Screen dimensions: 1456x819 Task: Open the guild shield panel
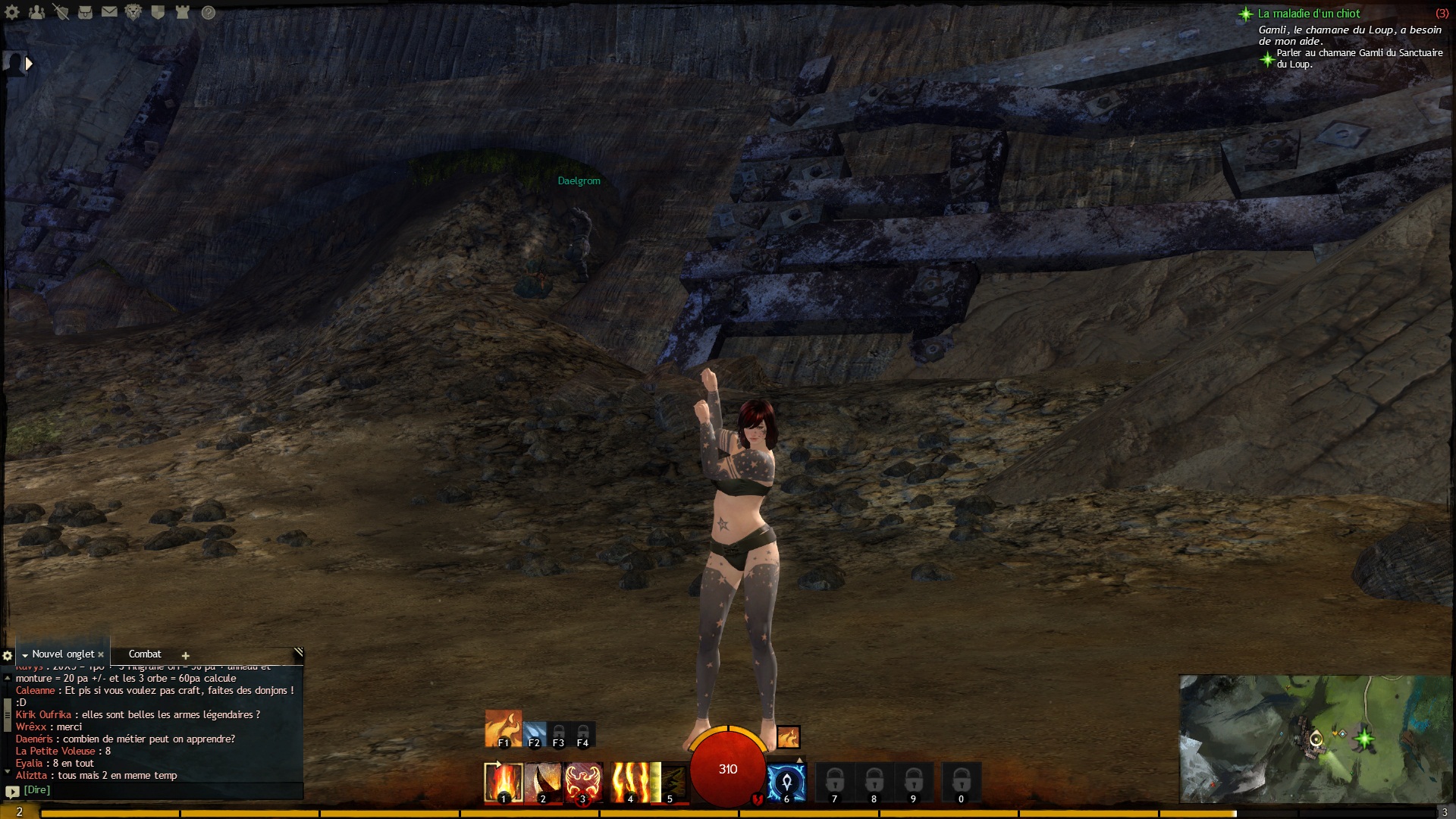(158, 12)
